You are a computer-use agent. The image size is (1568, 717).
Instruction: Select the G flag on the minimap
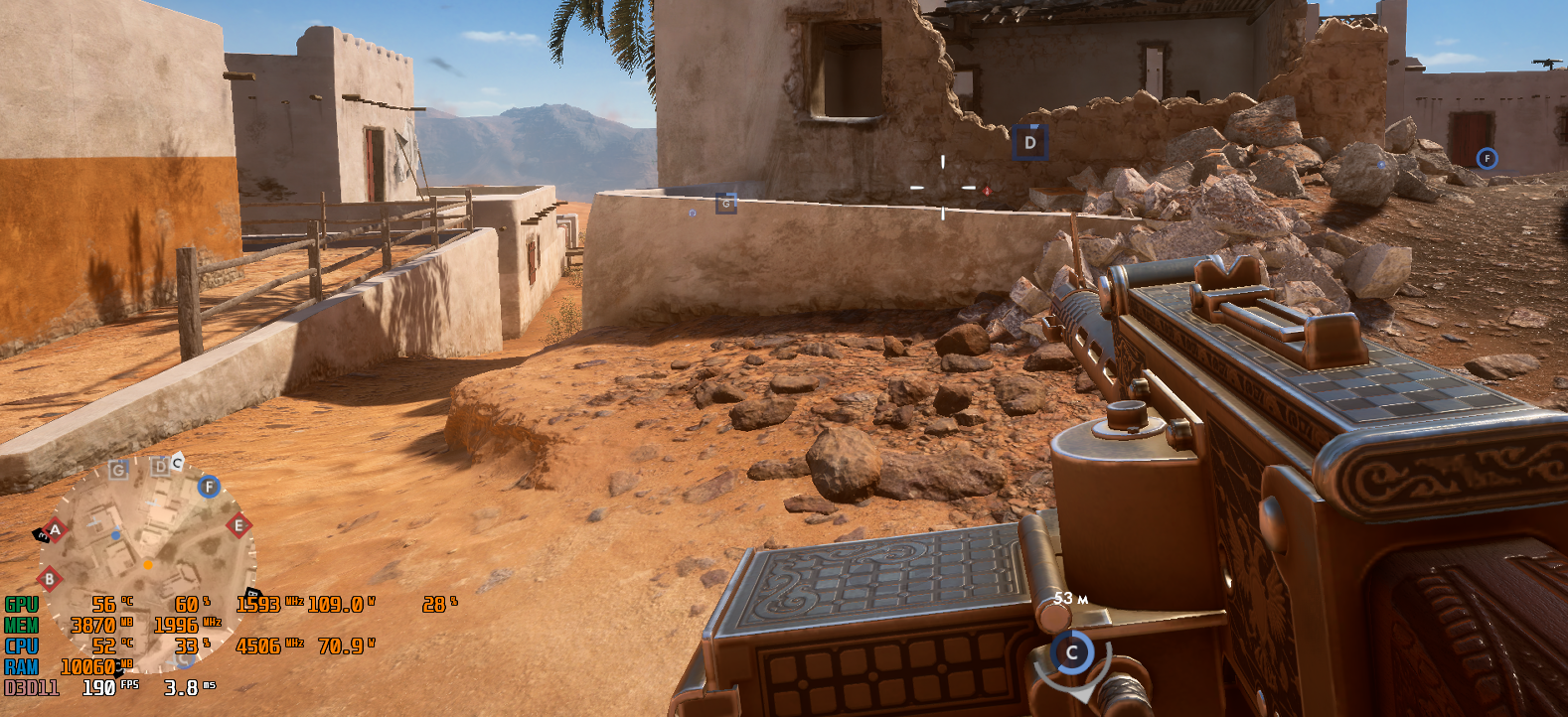point(118,470)
